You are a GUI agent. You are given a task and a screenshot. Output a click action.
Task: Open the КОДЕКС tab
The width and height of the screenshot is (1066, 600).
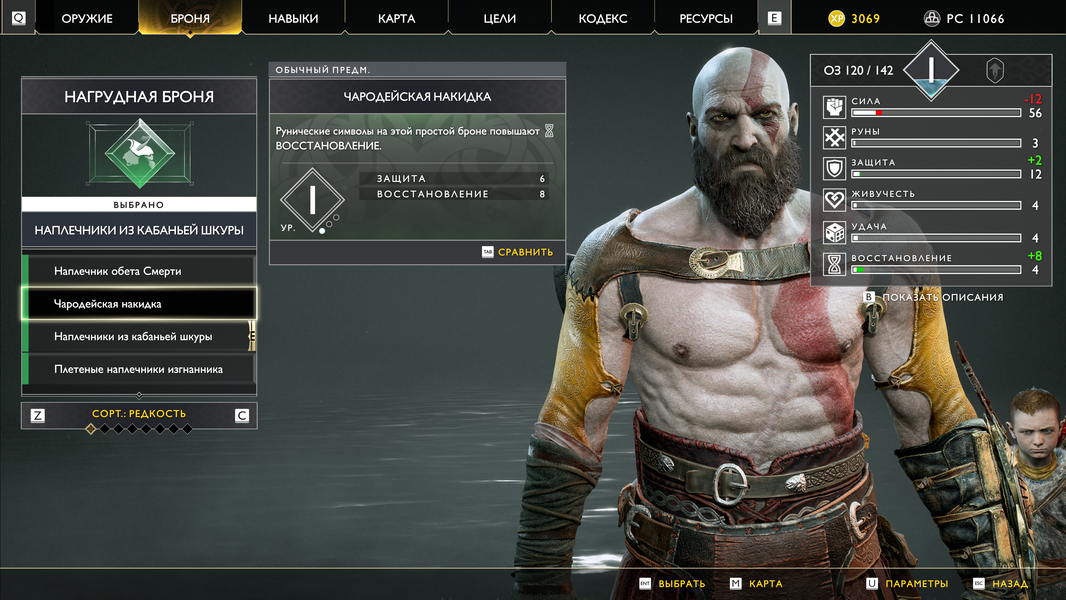(x=603, y=18)
